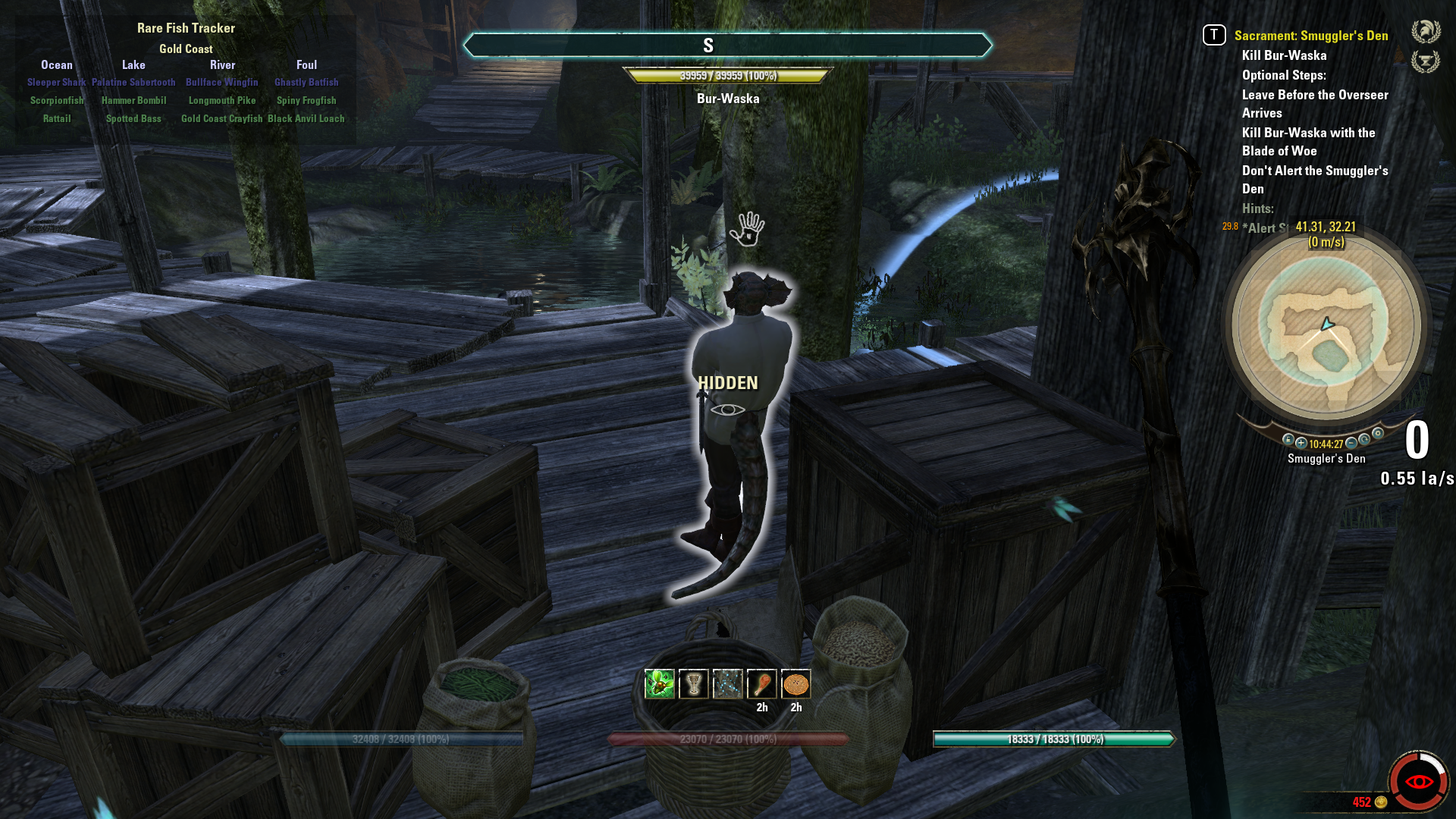Click the minimap rotation arrow button
This screenshot has width=1456, height=819.
pos(1364,439)
